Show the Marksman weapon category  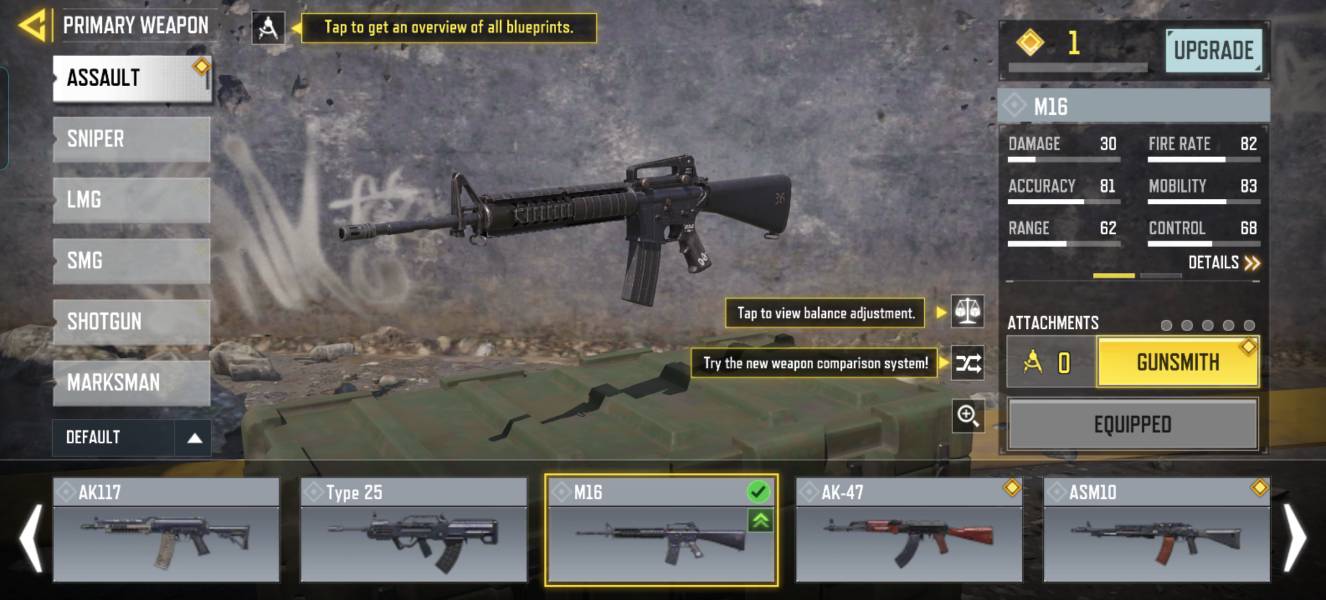click(x=131, y=383)
